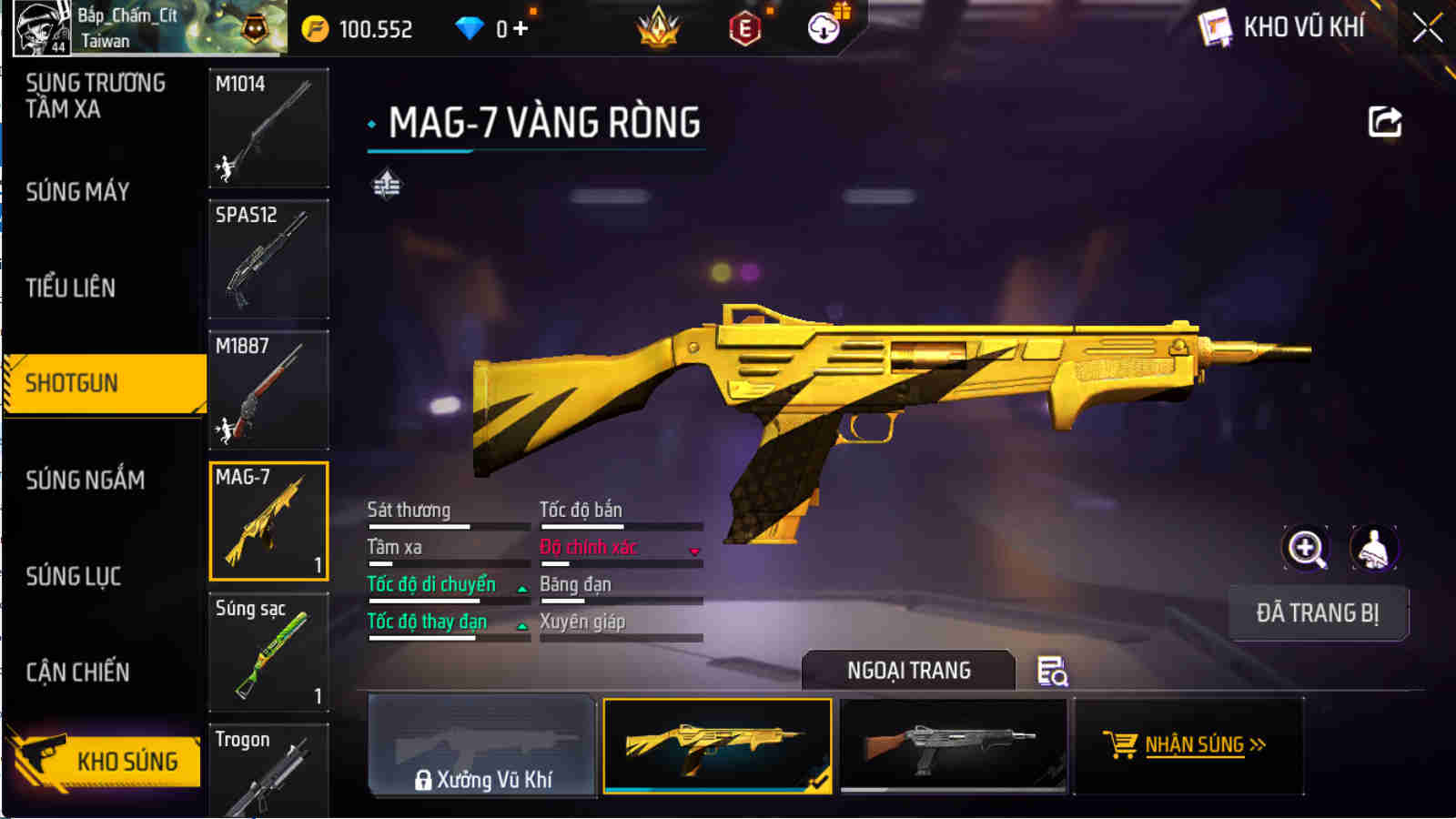
Task: Click the golden crown rank badge
Action: click(x=657, y=27)
